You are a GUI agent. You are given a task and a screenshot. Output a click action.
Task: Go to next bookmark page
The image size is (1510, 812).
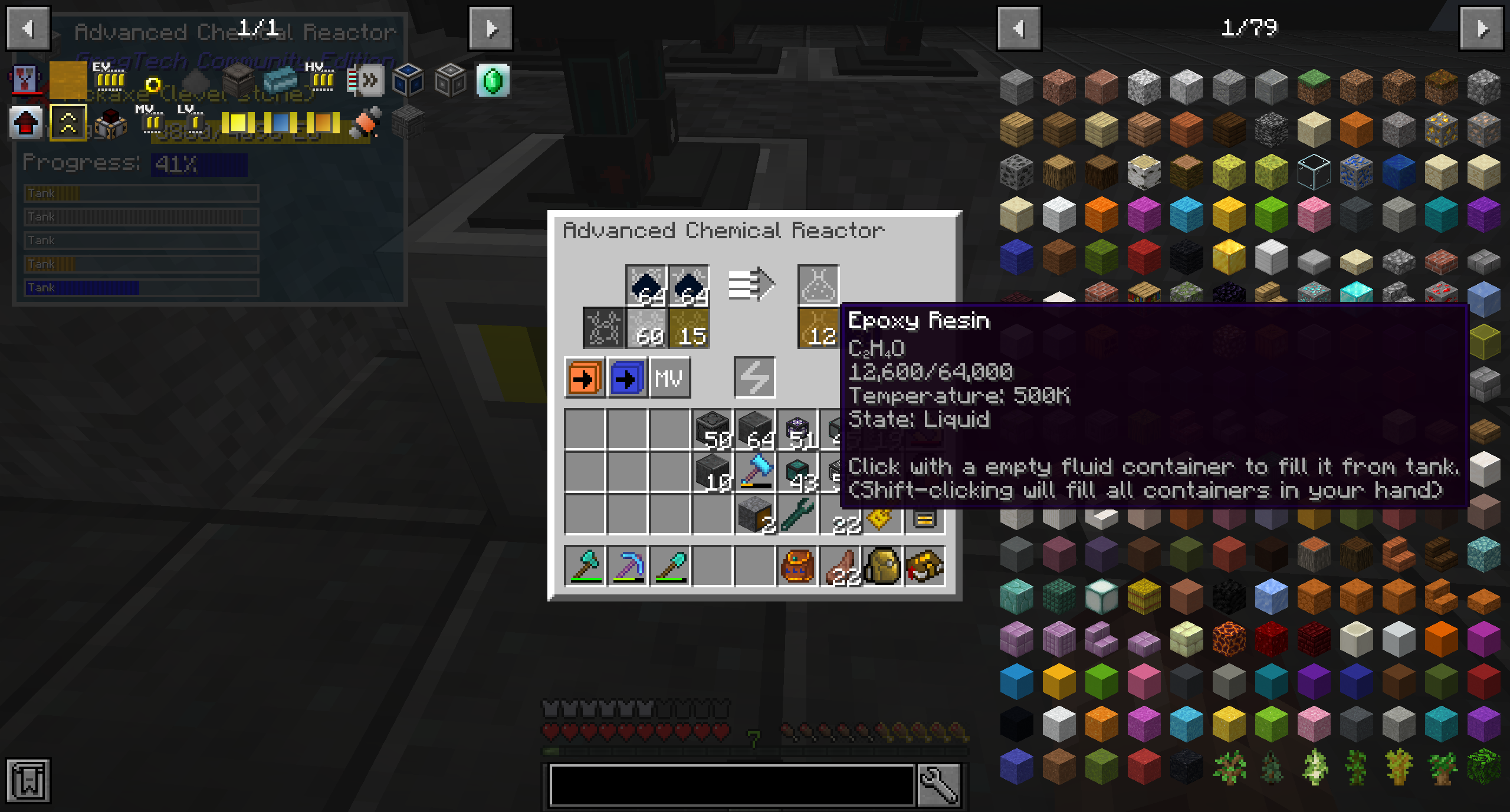(x=491, y=28)
